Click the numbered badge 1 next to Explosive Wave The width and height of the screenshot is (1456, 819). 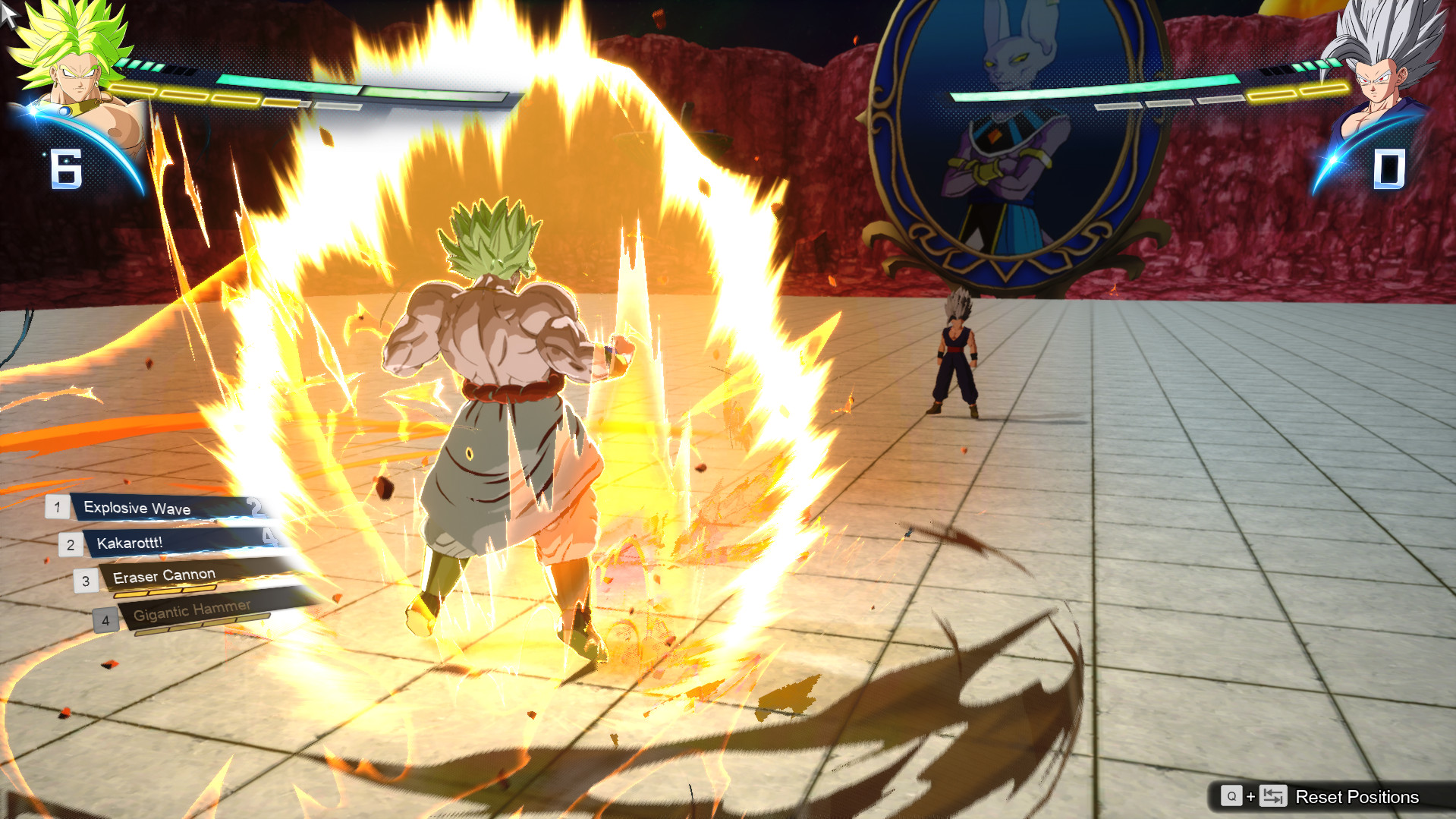(x=56, y=509)
